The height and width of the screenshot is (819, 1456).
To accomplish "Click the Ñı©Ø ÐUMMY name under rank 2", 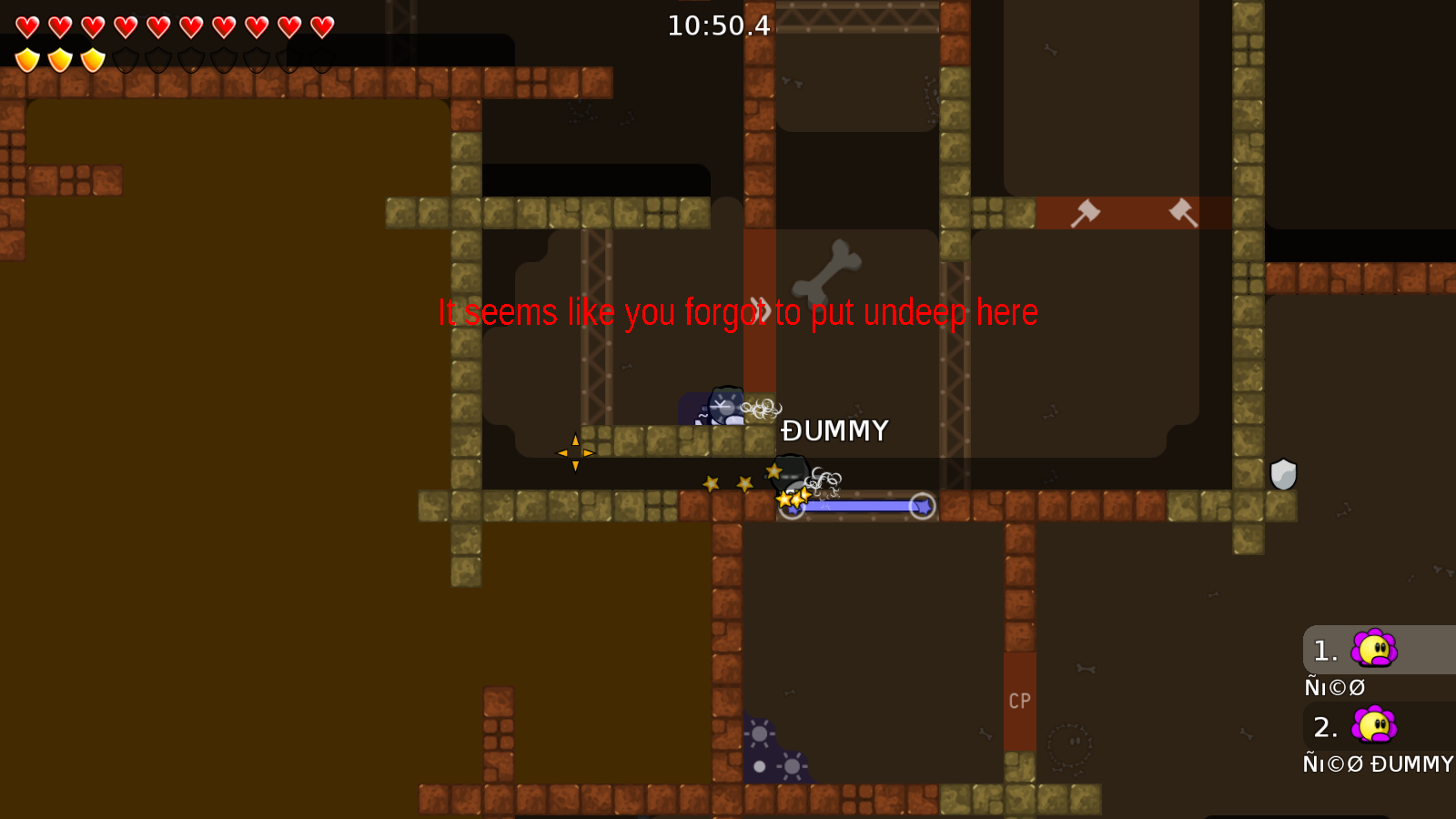I will (x=1376, y=764).
